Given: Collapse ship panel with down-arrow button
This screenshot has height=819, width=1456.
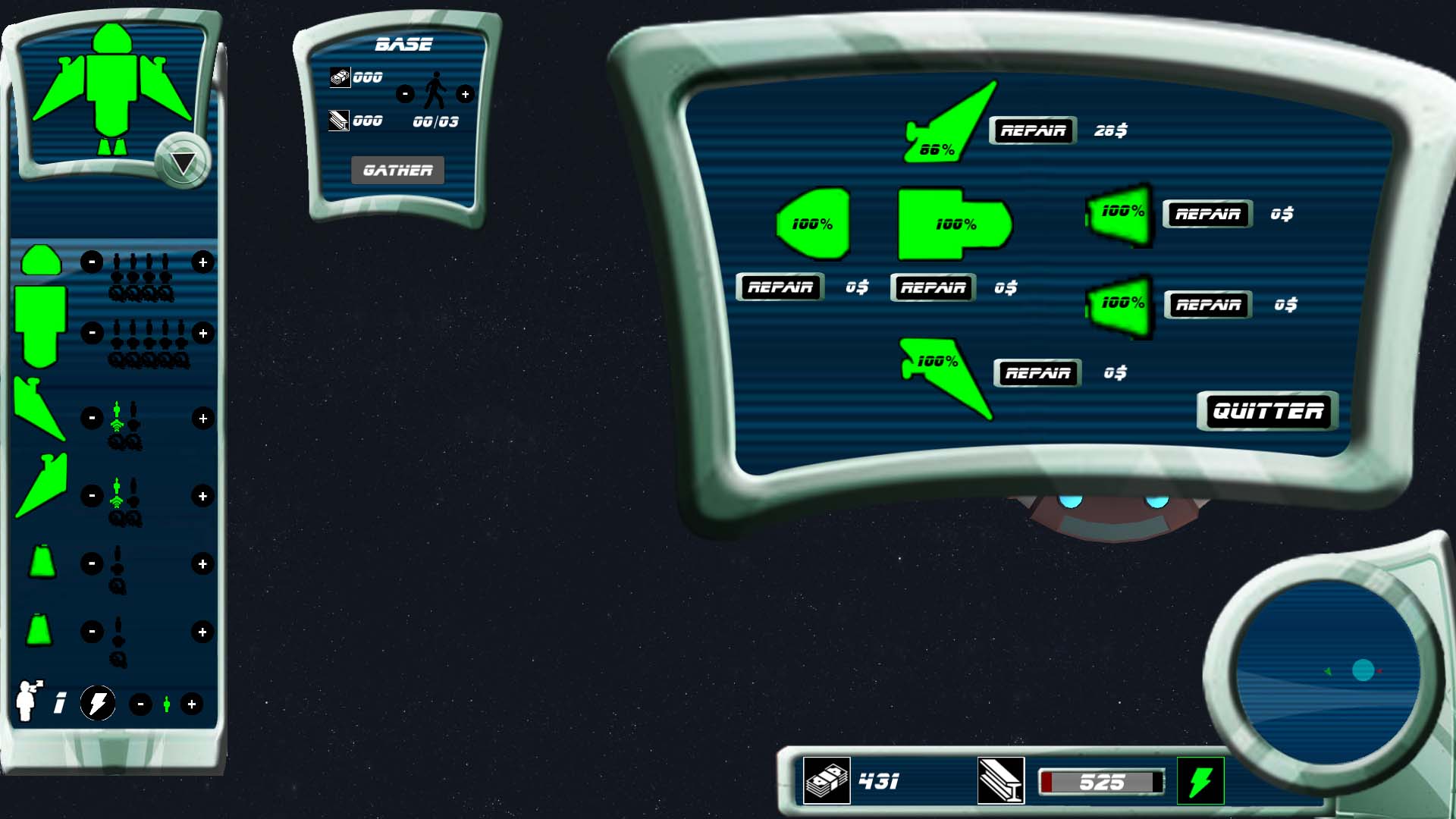Looking at the screenshot, I should 183,161.
